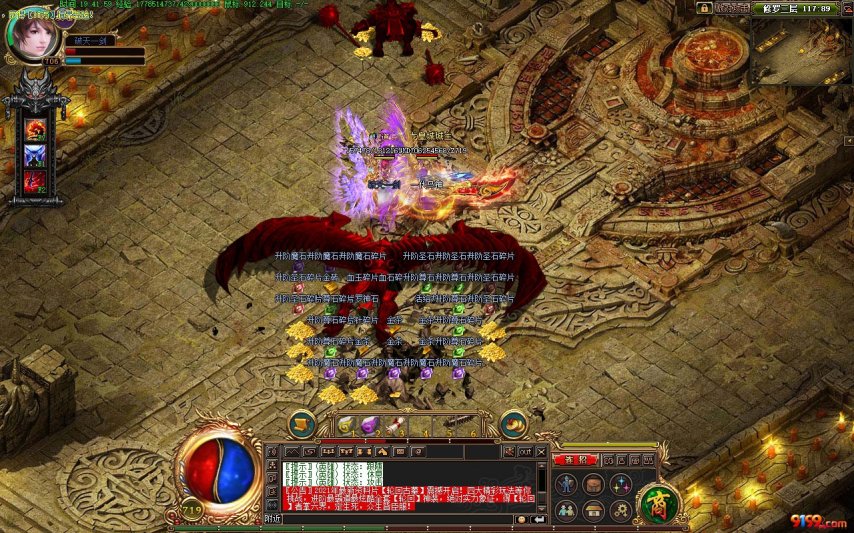854x533 pixels.
Task: Open the character warrior icon menu
Action: tap(566, 484)
